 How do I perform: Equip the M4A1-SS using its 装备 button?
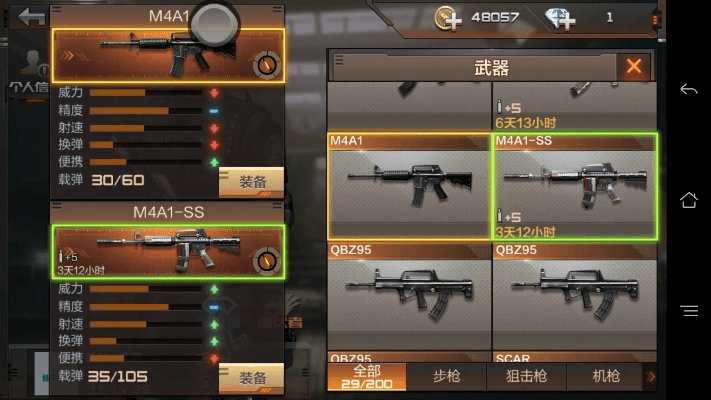(x=252, y=379)
